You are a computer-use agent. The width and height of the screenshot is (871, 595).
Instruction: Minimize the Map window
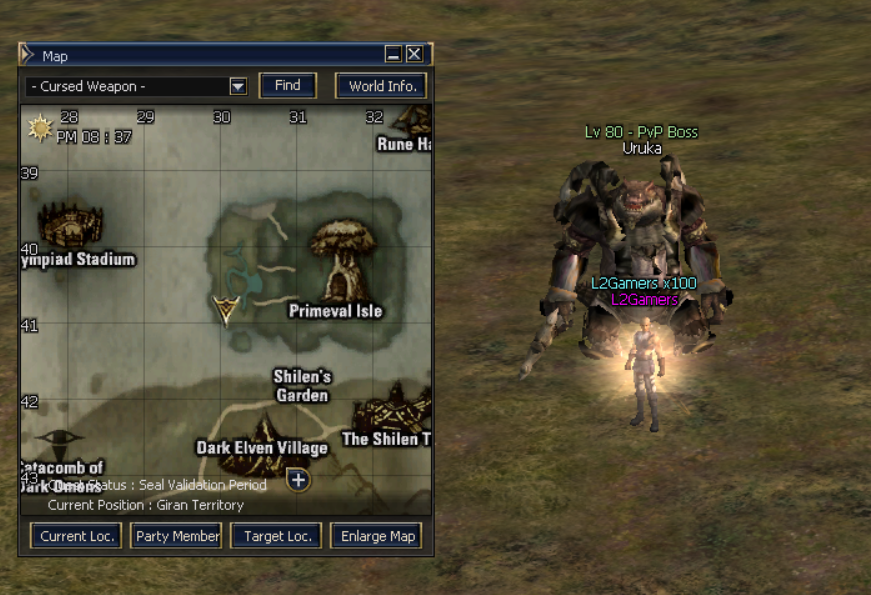pyautogui.click(x=394, y=55)
